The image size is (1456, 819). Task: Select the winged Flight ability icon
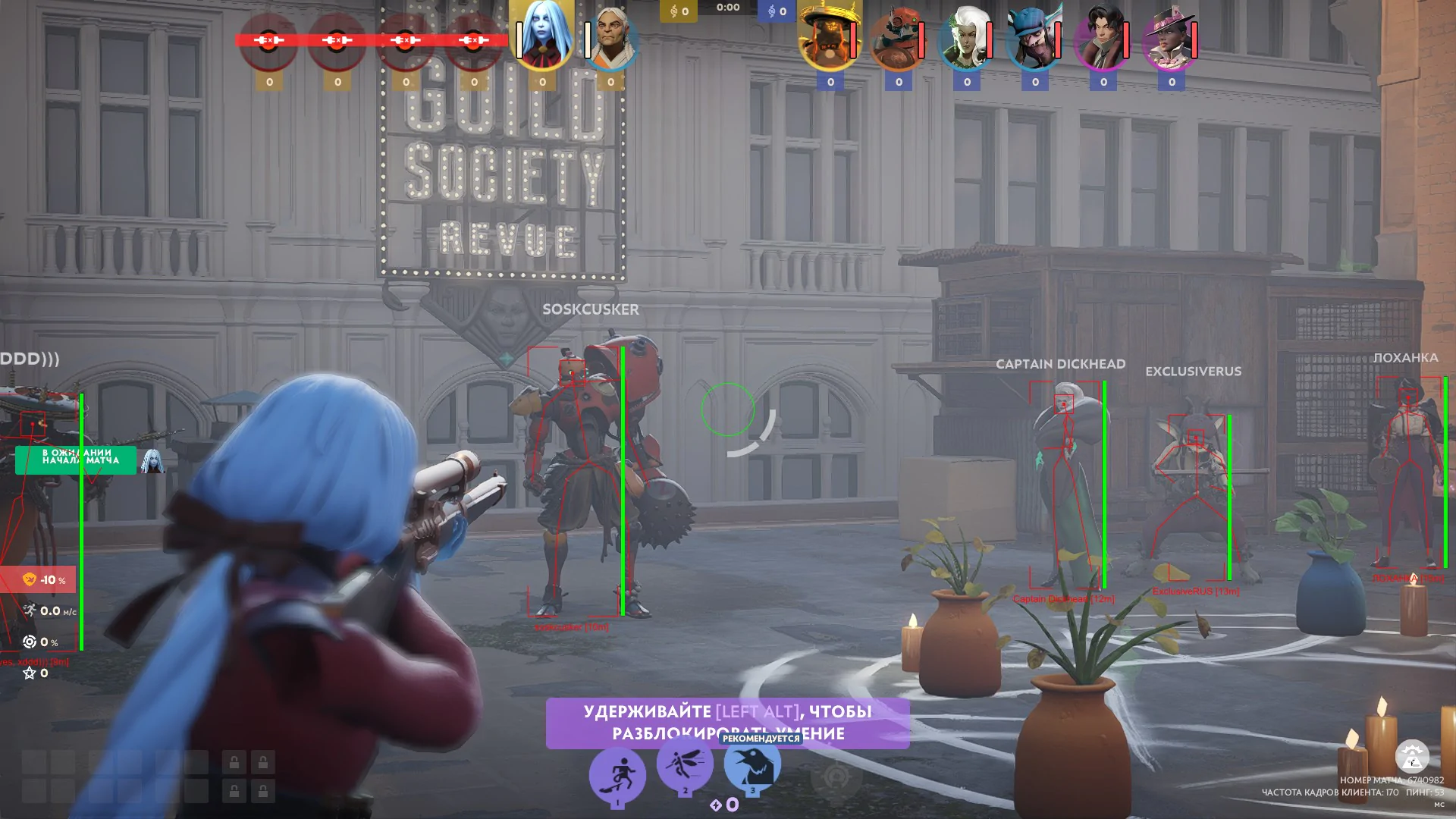(x=685, y=763)
